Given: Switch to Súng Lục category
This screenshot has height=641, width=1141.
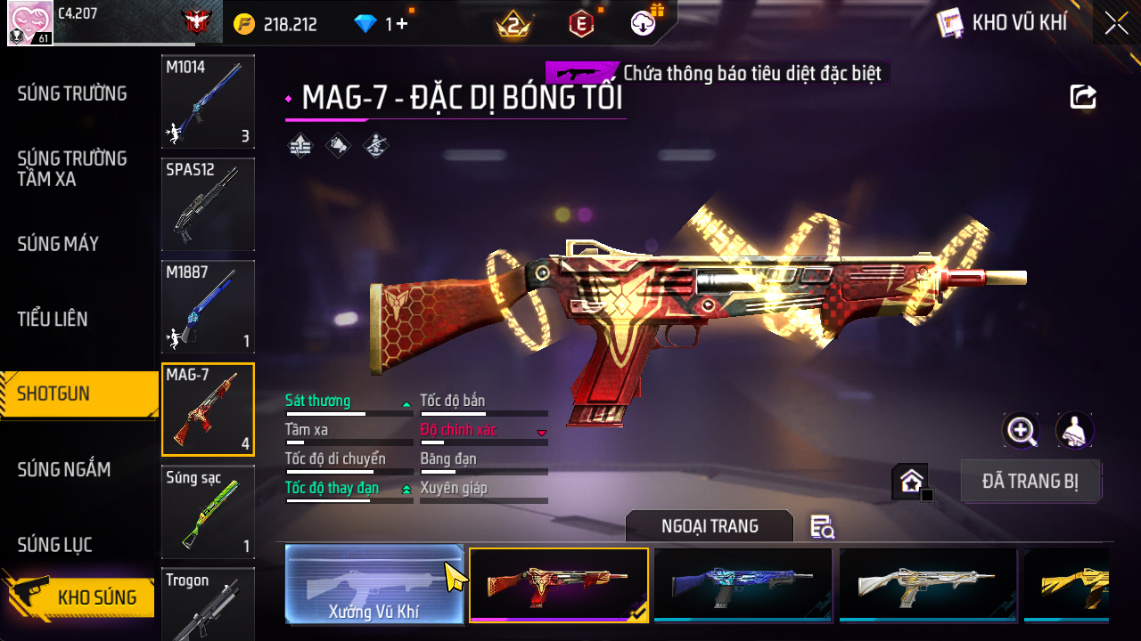Looking at the screenshot, I should pos(55,544).
